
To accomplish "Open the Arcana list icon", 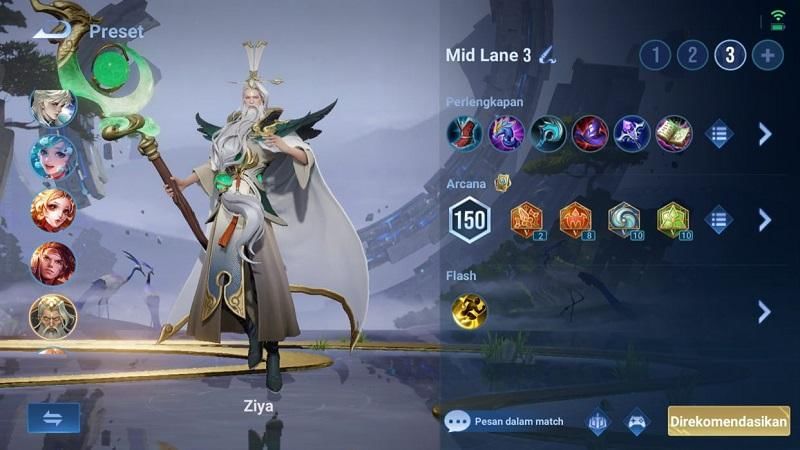I will (x=718, y=220).
